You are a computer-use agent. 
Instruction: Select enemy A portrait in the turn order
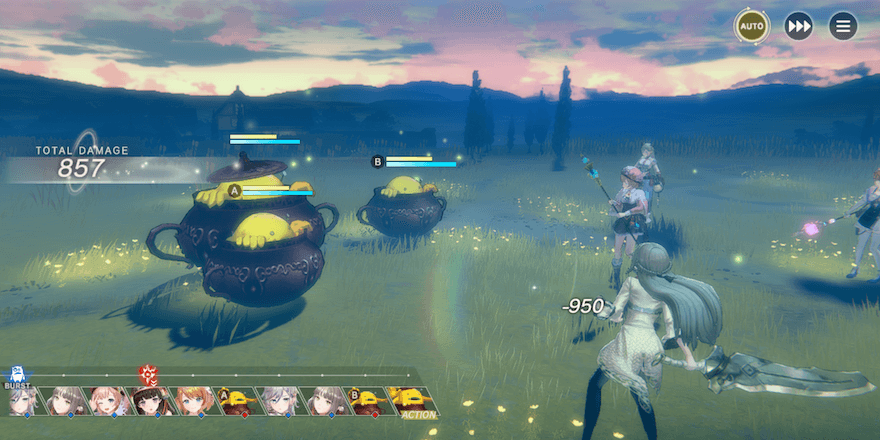pos(236,401)
